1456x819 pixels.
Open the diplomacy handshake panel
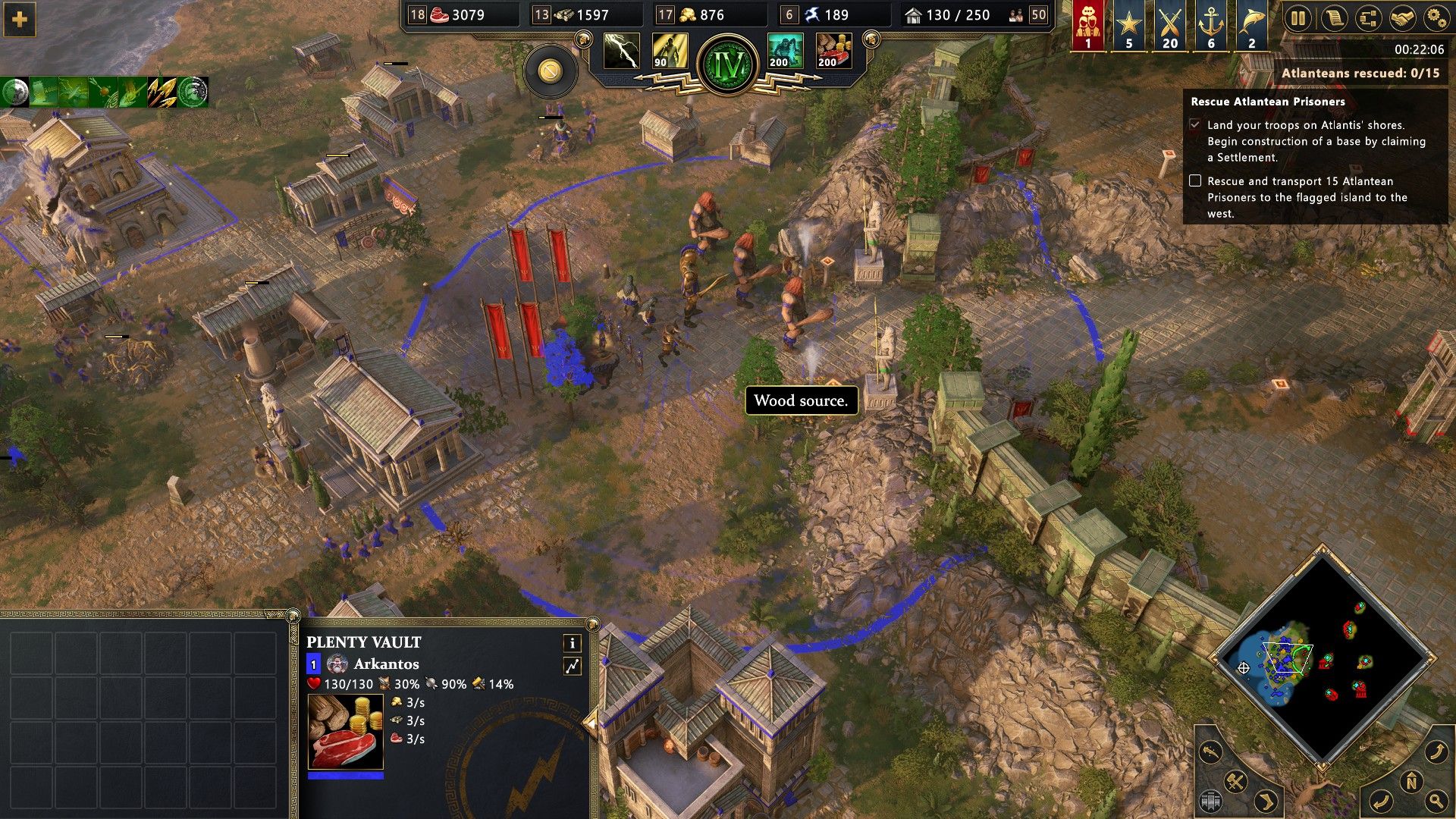pos(1403,18)
